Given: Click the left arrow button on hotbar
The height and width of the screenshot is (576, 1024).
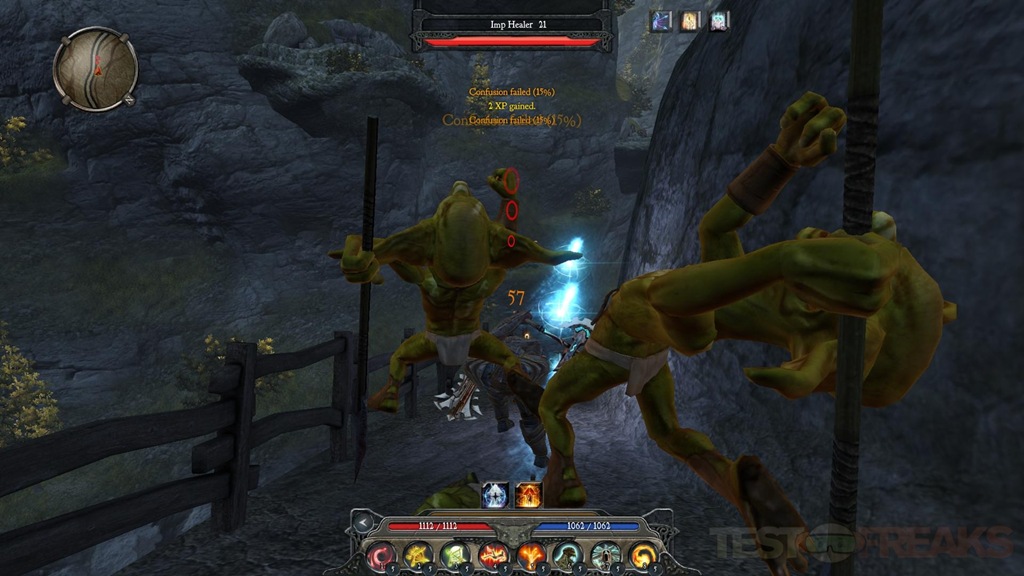Looking at the screenshot, I should 364,523.
